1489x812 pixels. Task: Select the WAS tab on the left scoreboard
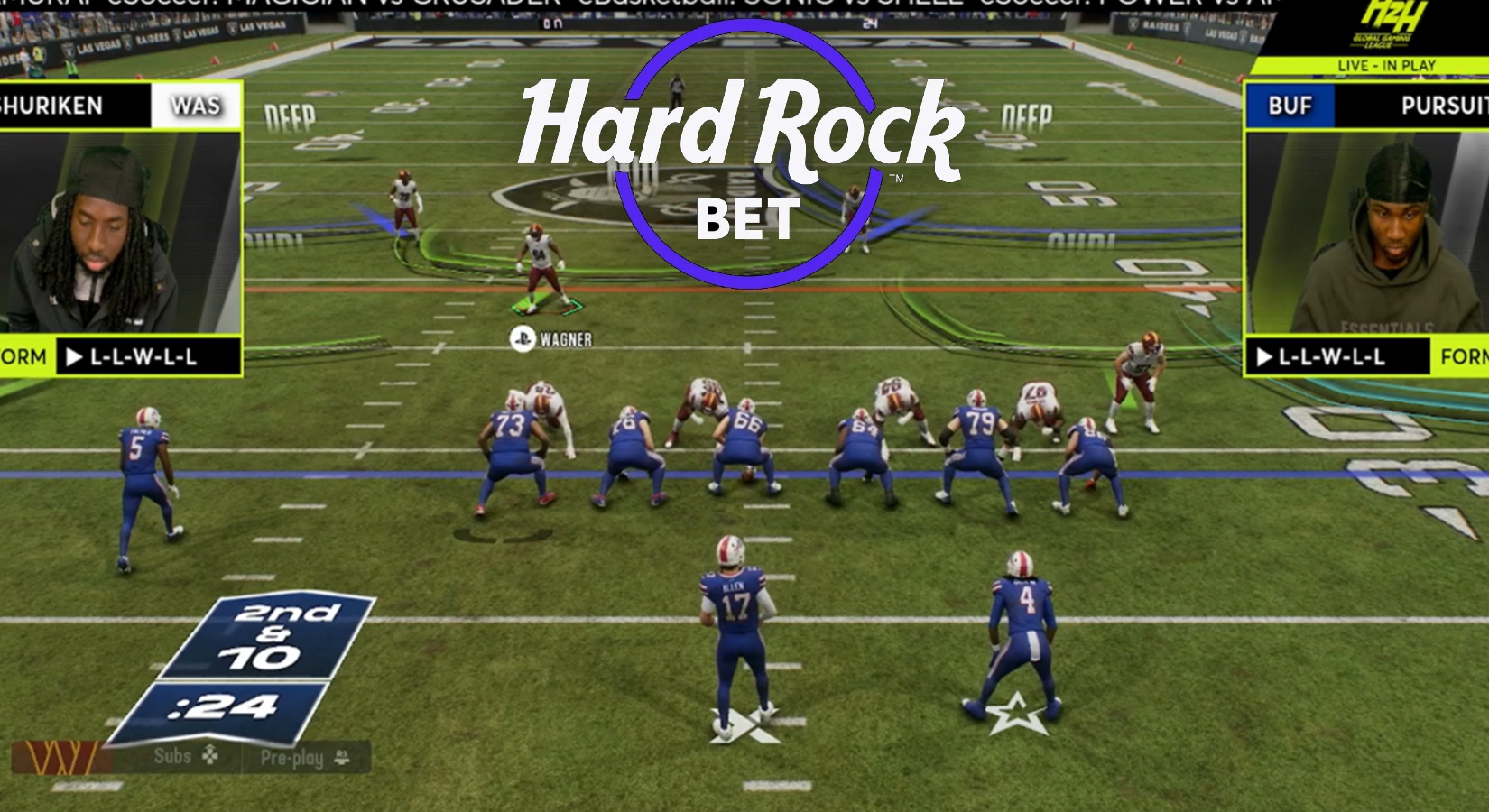(x=198, y=106)
